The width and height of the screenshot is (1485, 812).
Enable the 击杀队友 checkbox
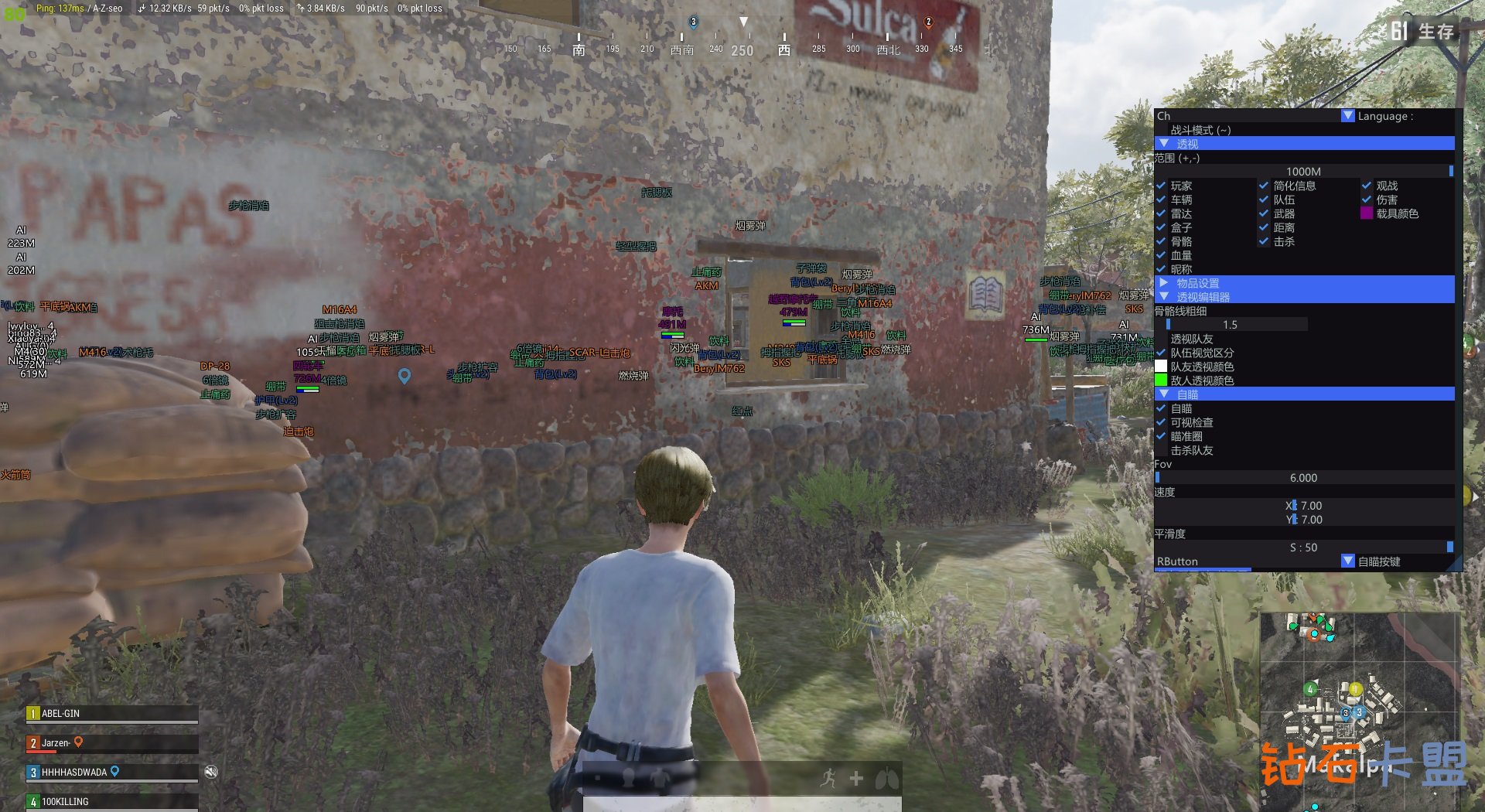(1162, 450)
